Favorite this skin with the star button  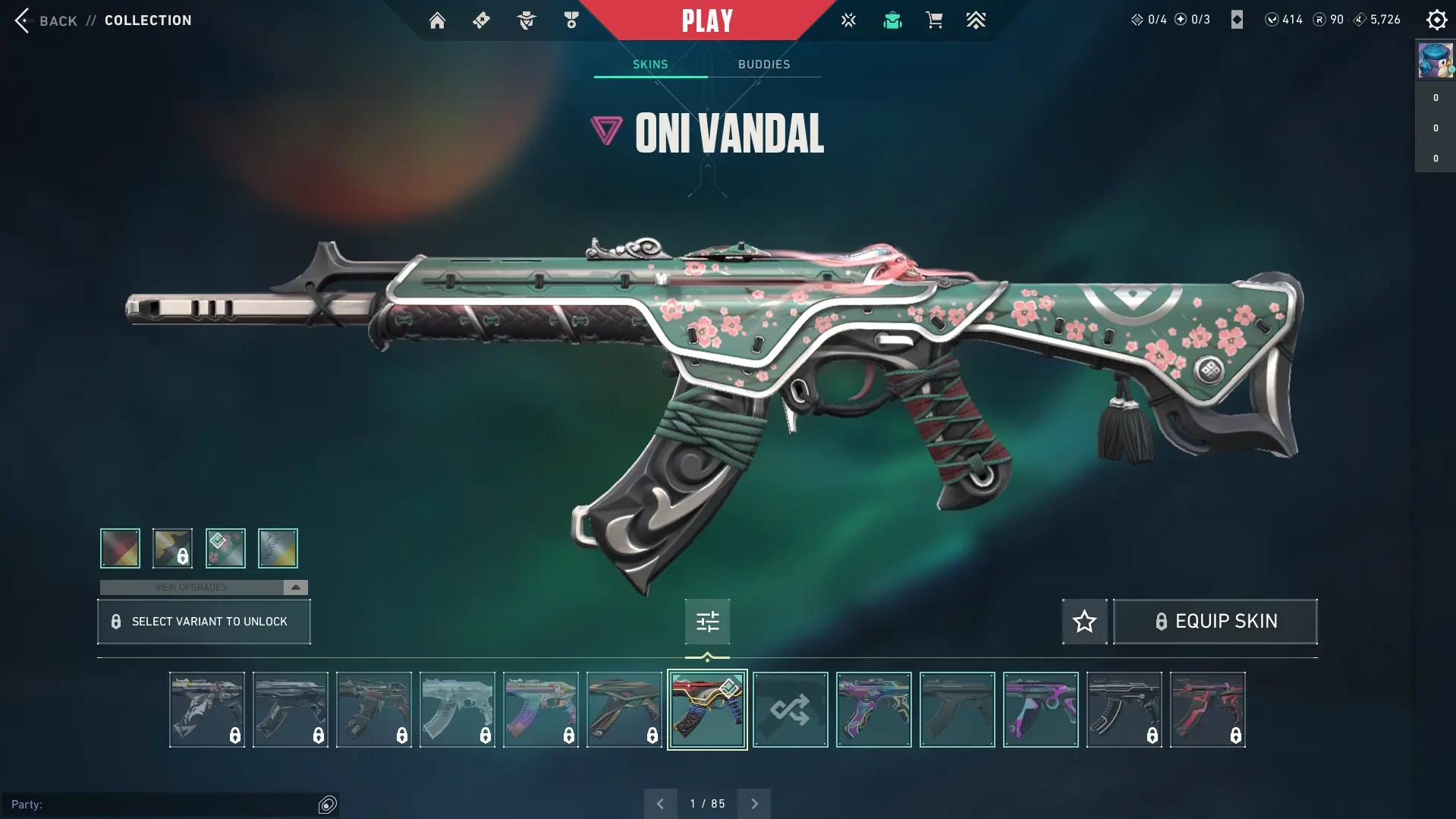(x=1084, y=622)
